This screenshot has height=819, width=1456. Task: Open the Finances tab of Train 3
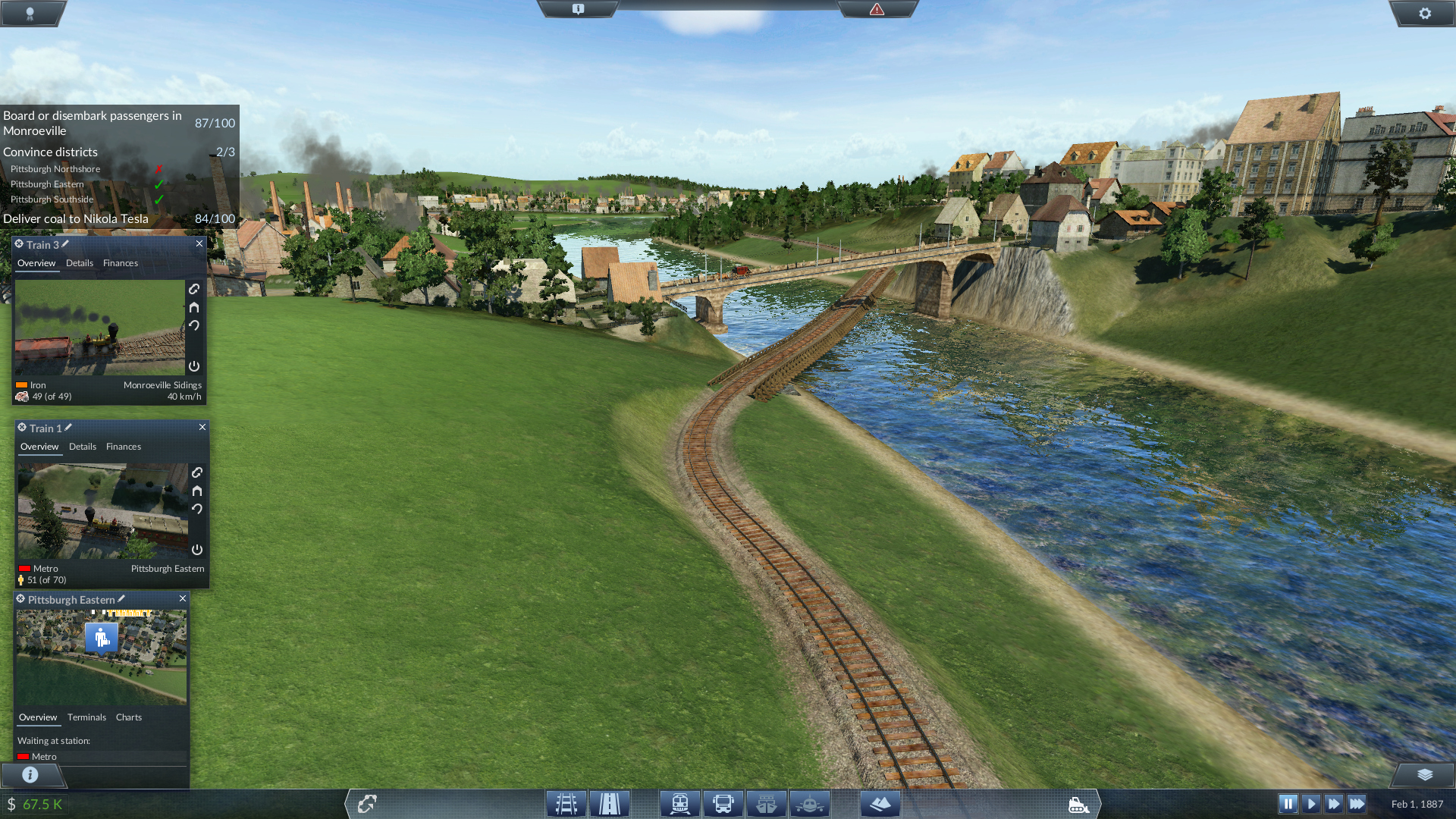121,263
